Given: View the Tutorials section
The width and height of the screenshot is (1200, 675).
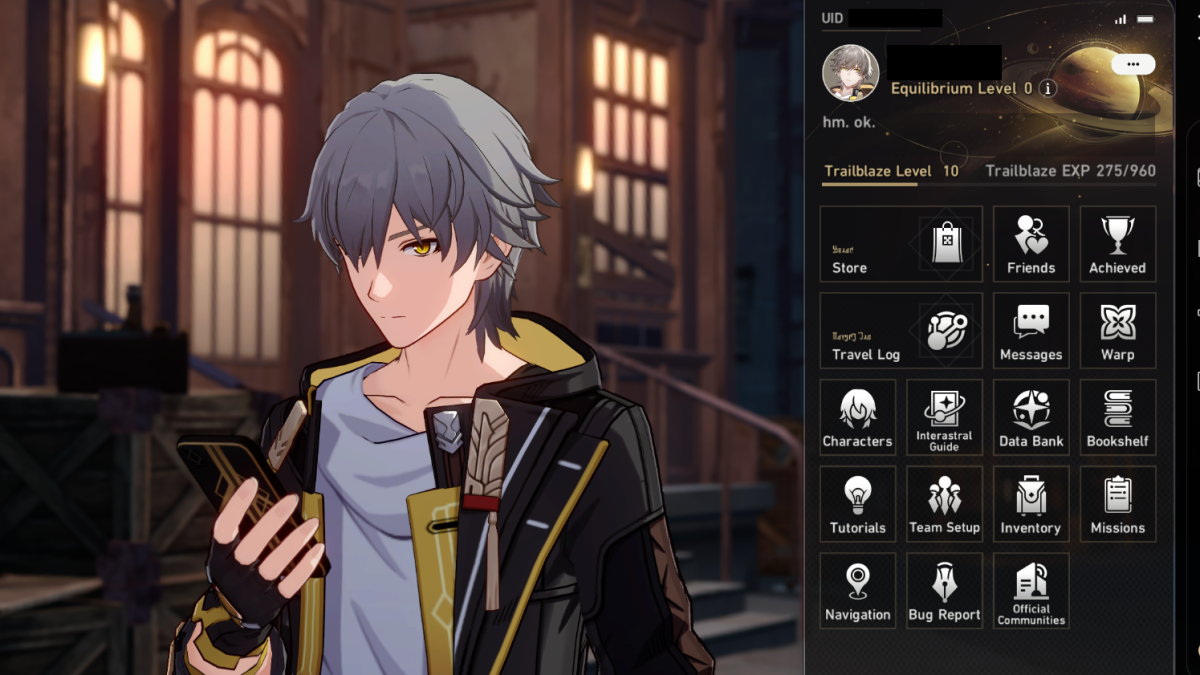Looking at the screenshot, I should (x=857, y=504).
